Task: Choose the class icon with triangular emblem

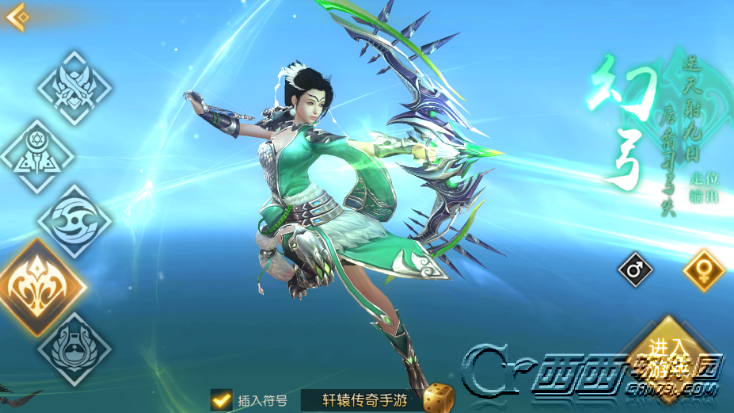Action: click(x=37, y=156)
